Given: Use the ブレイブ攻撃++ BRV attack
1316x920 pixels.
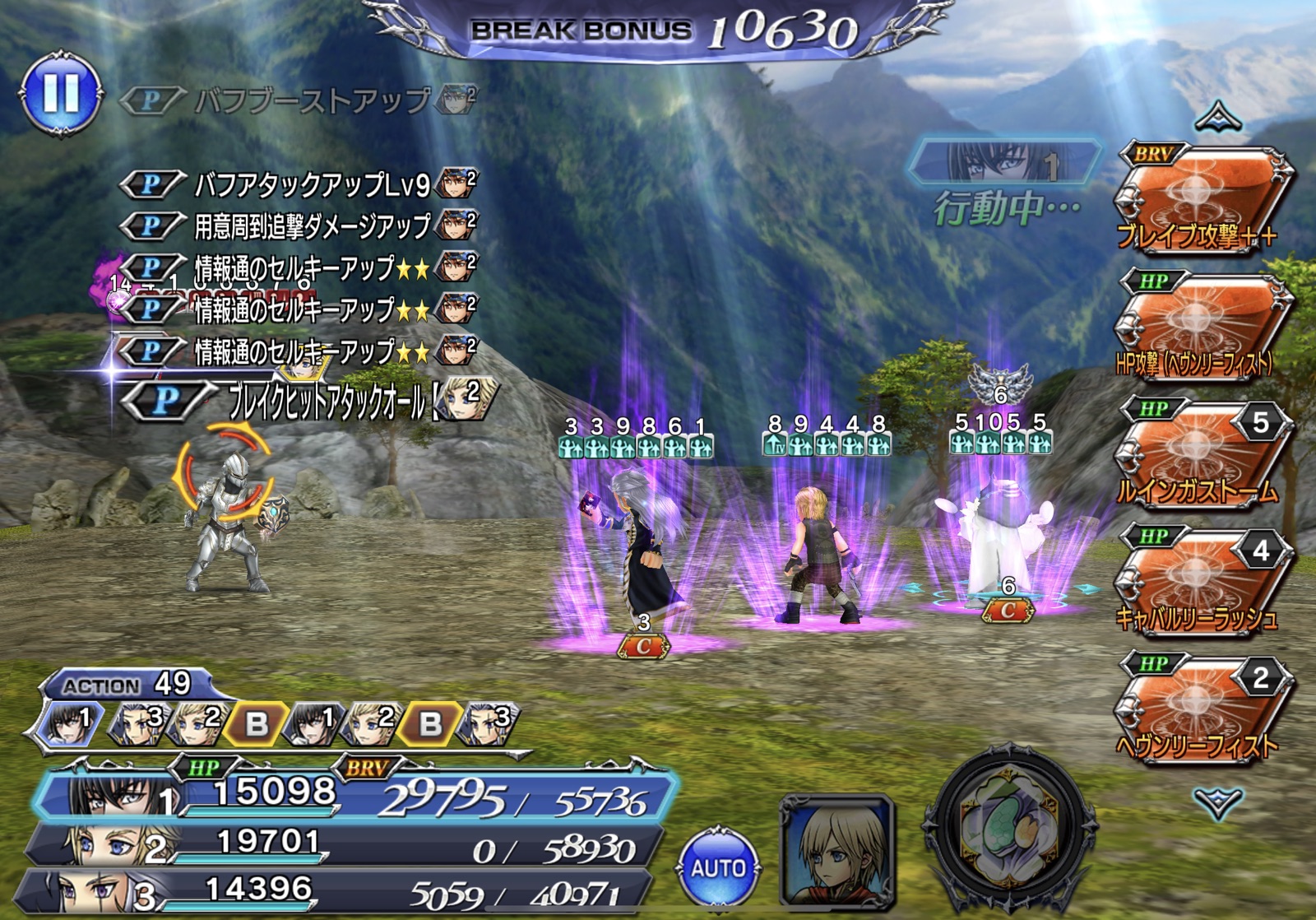Looking at the screenshot, I should point(1201,200).
